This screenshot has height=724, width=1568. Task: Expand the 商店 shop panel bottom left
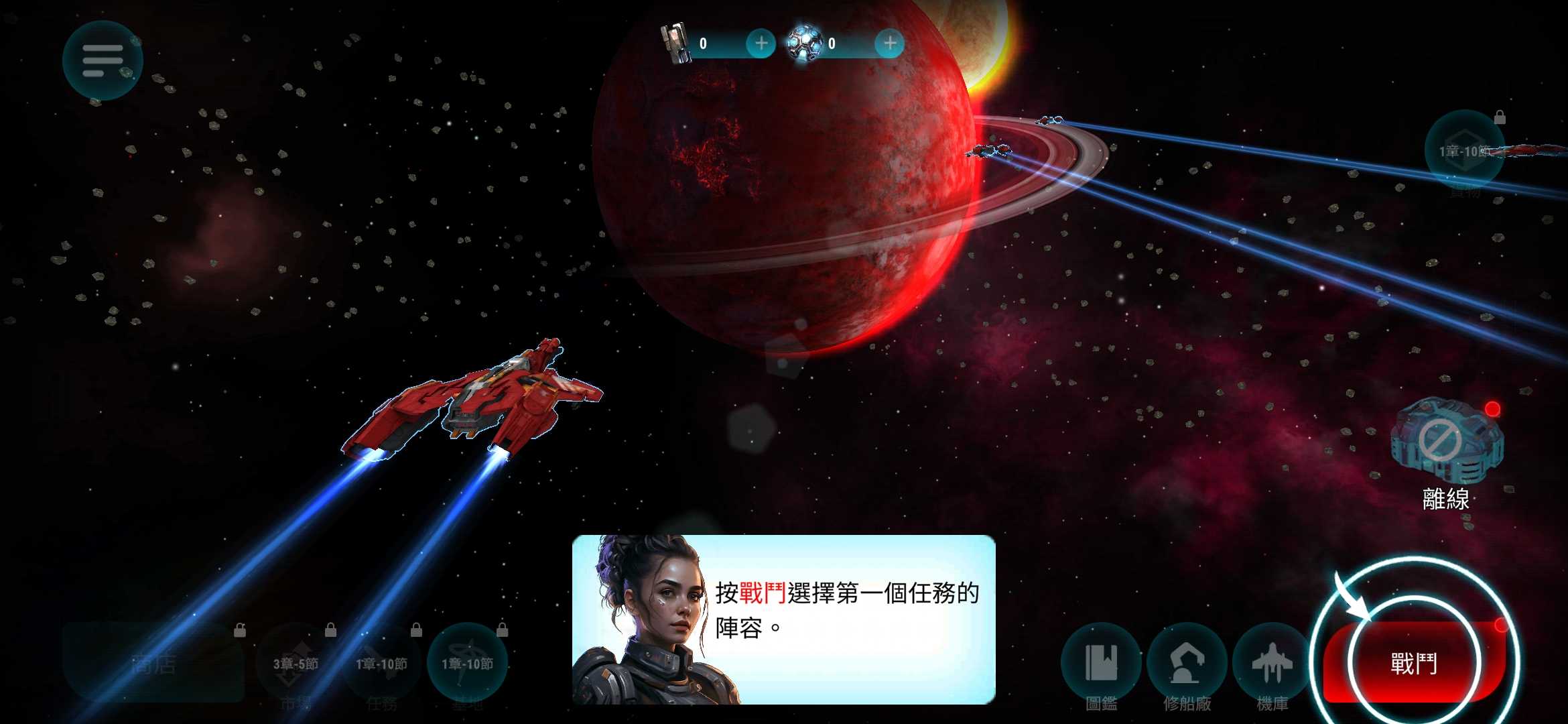point(154,664)
